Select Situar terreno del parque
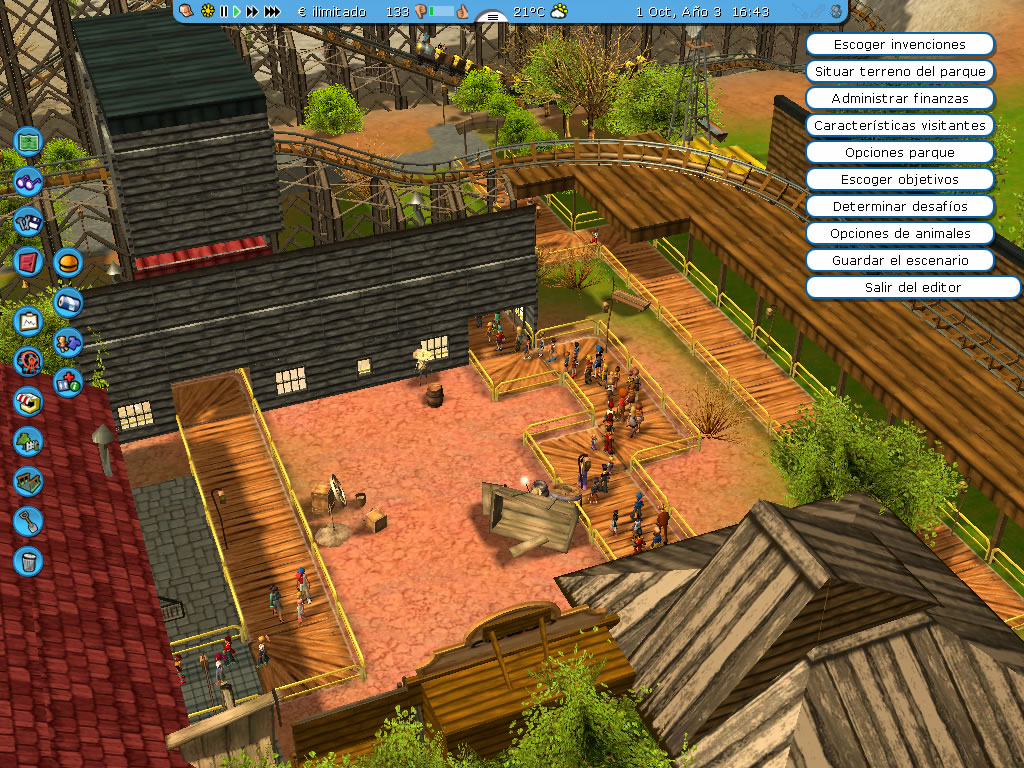This screenshot has height=768, width=1024. pos(899,72)
